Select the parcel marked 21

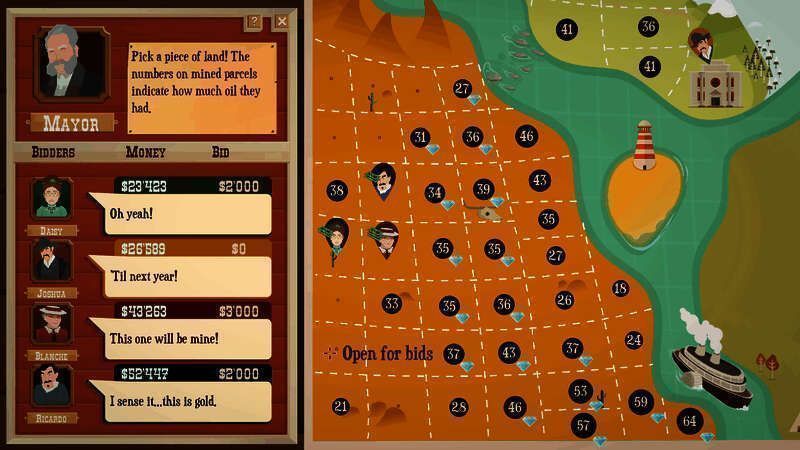pos(341,406)
